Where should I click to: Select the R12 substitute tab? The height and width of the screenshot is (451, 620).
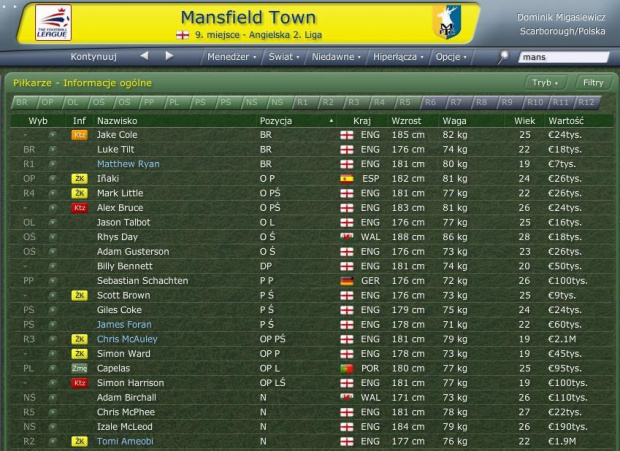click(587, 102)
